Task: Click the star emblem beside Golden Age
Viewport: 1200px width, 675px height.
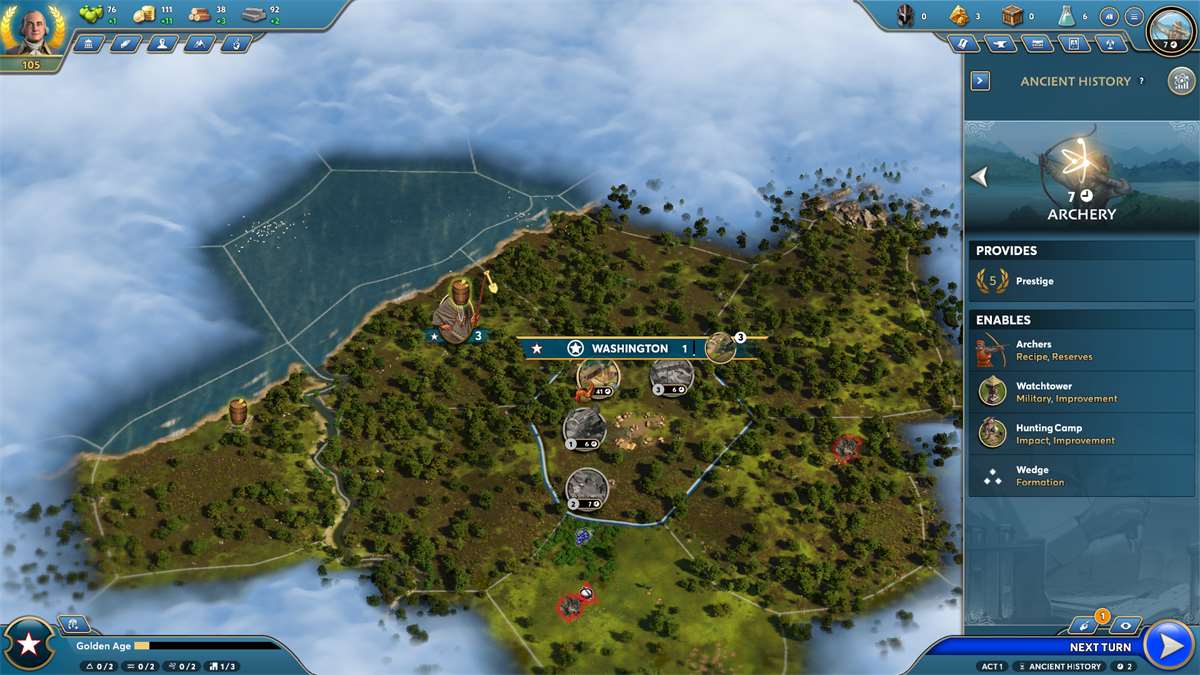Action: [x=29, y=645]
